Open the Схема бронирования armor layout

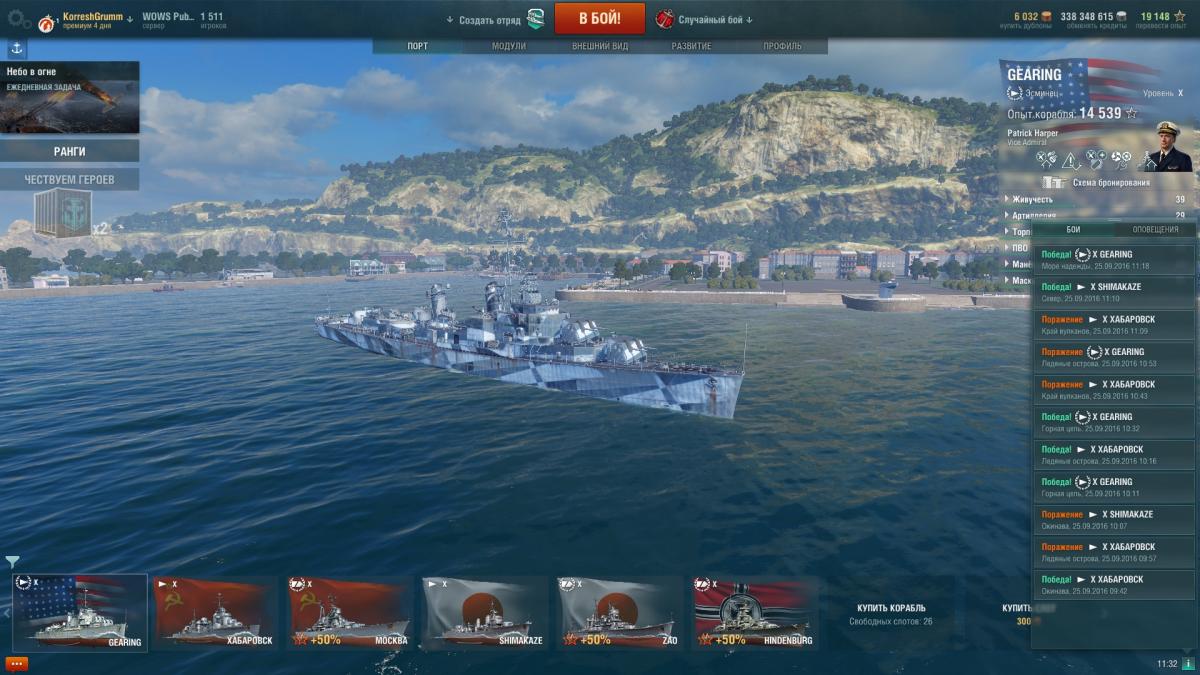tap(1110, 183)
